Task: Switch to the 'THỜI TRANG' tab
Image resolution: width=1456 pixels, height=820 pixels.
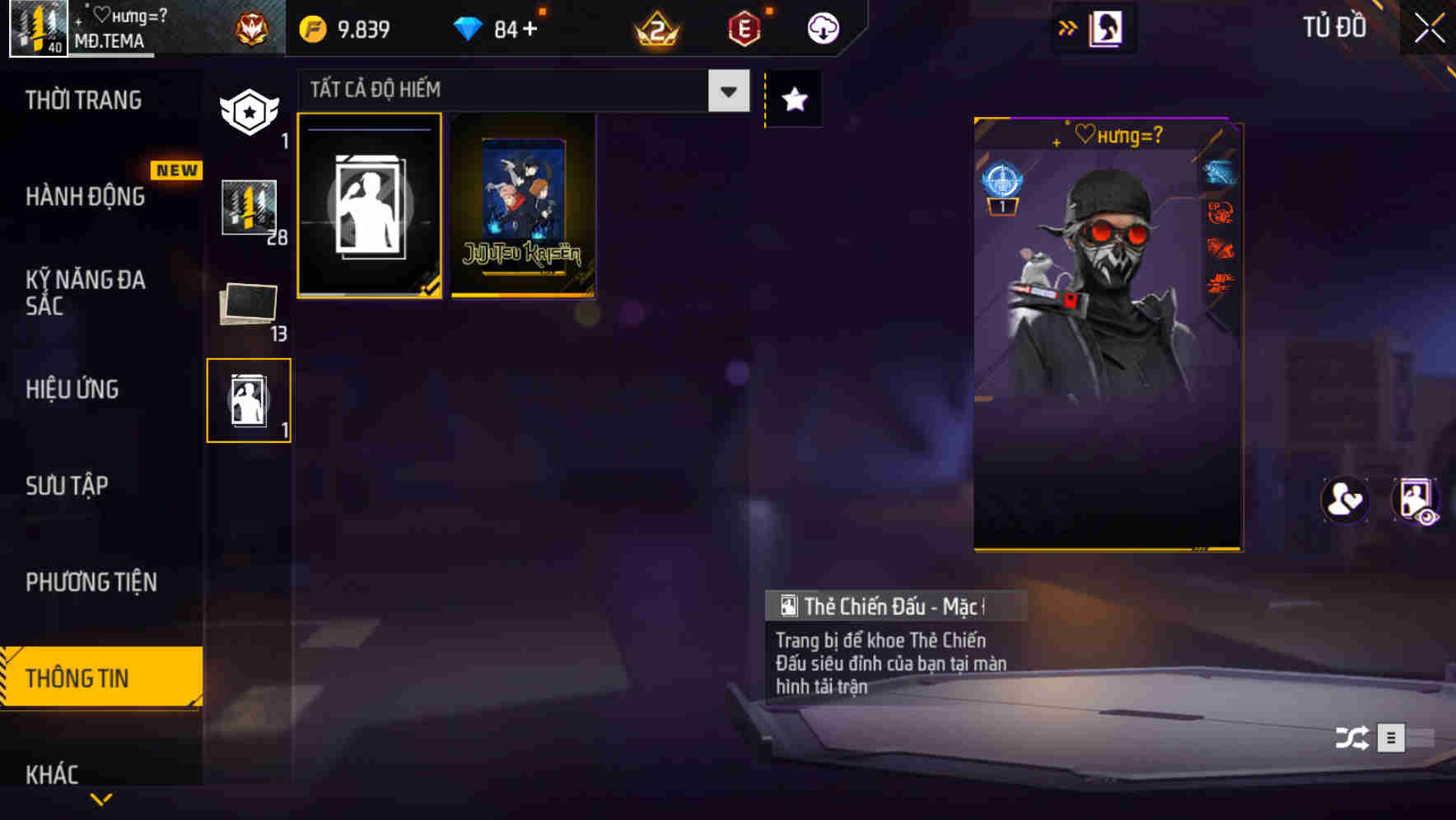Action: 82,99
